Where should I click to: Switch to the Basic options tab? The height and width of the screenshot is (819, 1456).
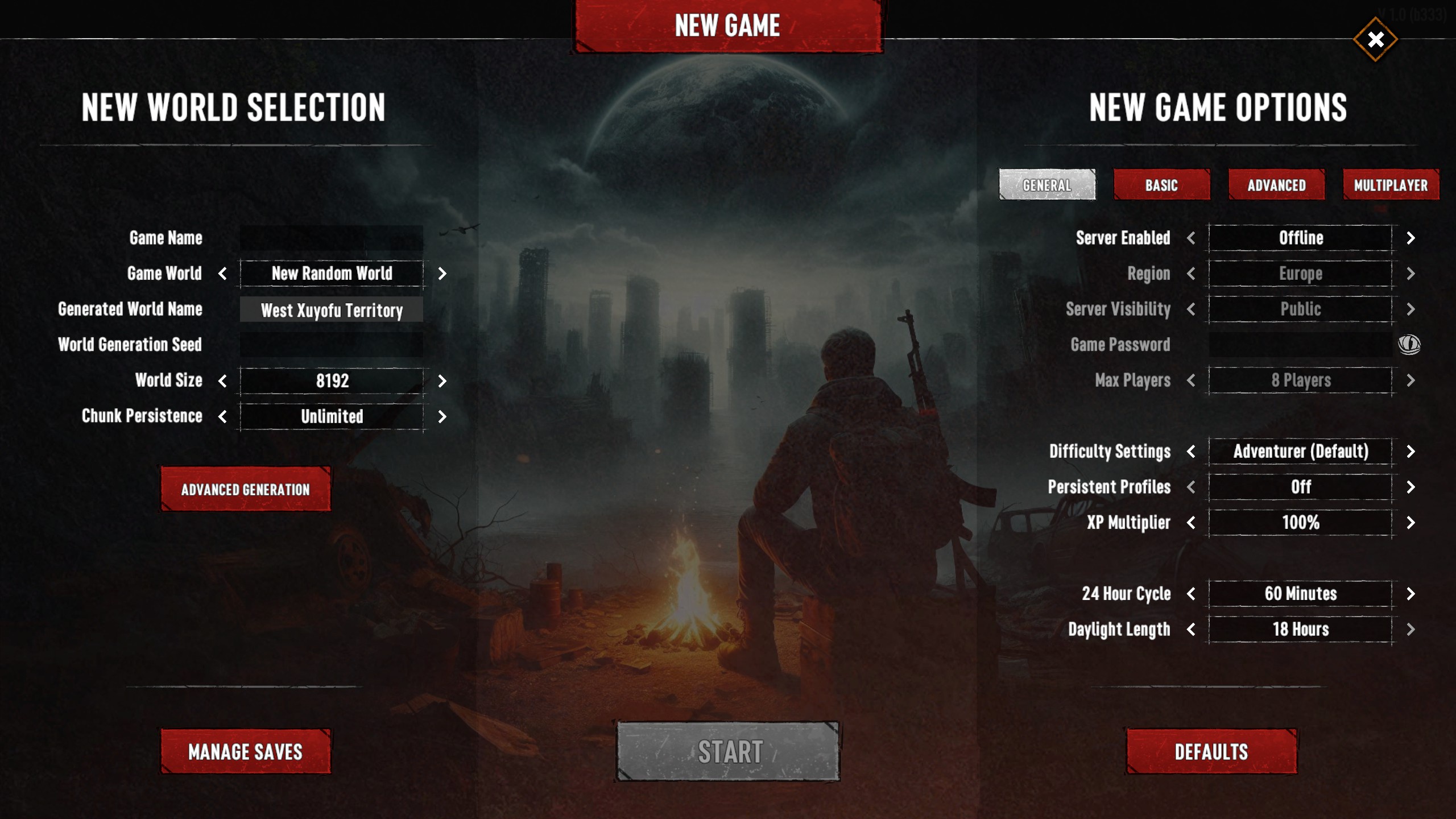pyautogui.click(x=1161, y=185)
